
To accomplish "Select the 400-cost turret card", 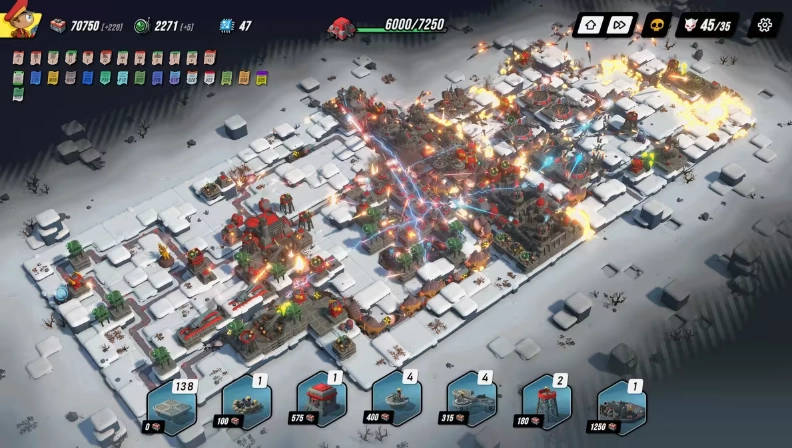I will 396,400.
